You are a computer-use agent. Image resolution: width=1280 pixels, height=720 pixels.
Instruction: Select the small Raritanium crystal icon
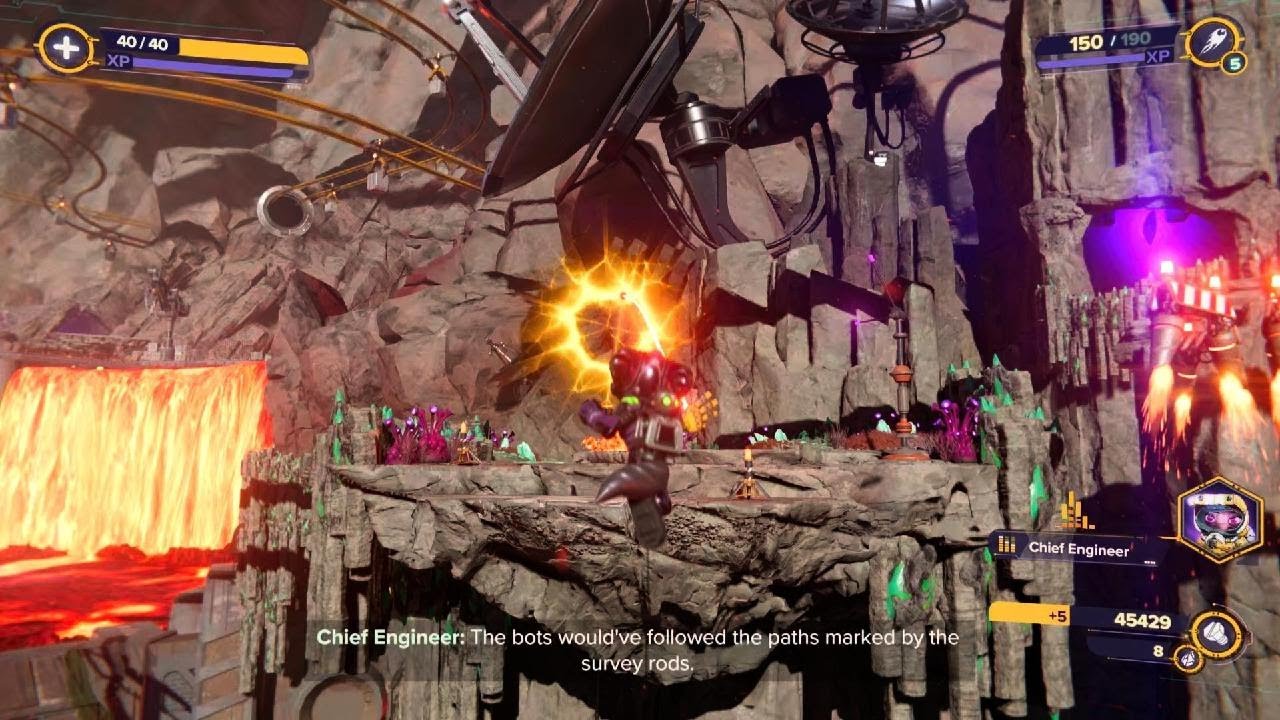[1187, 659]
